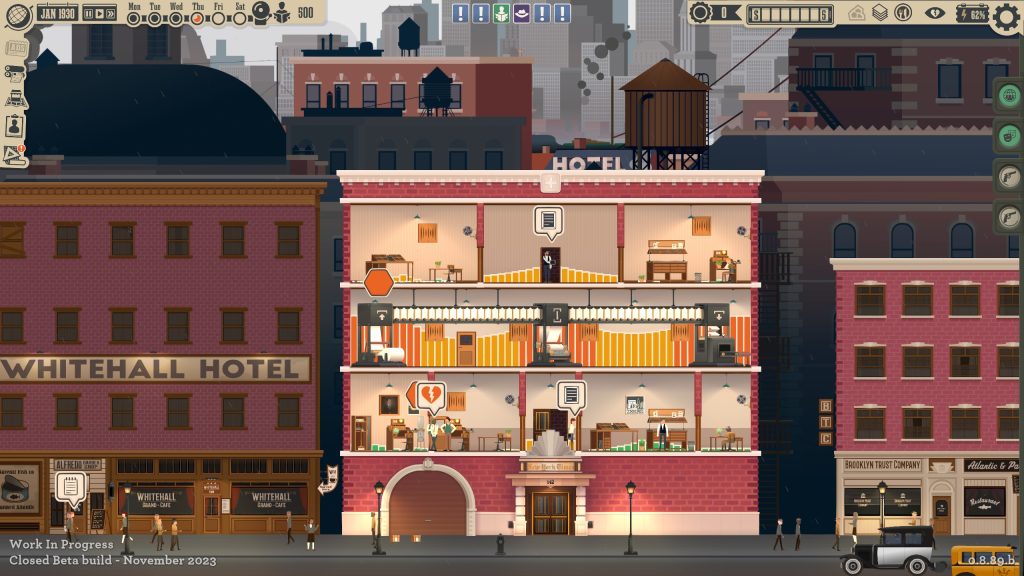Select the green theater masks button
1024x576 pixels.
[1009, 136]
